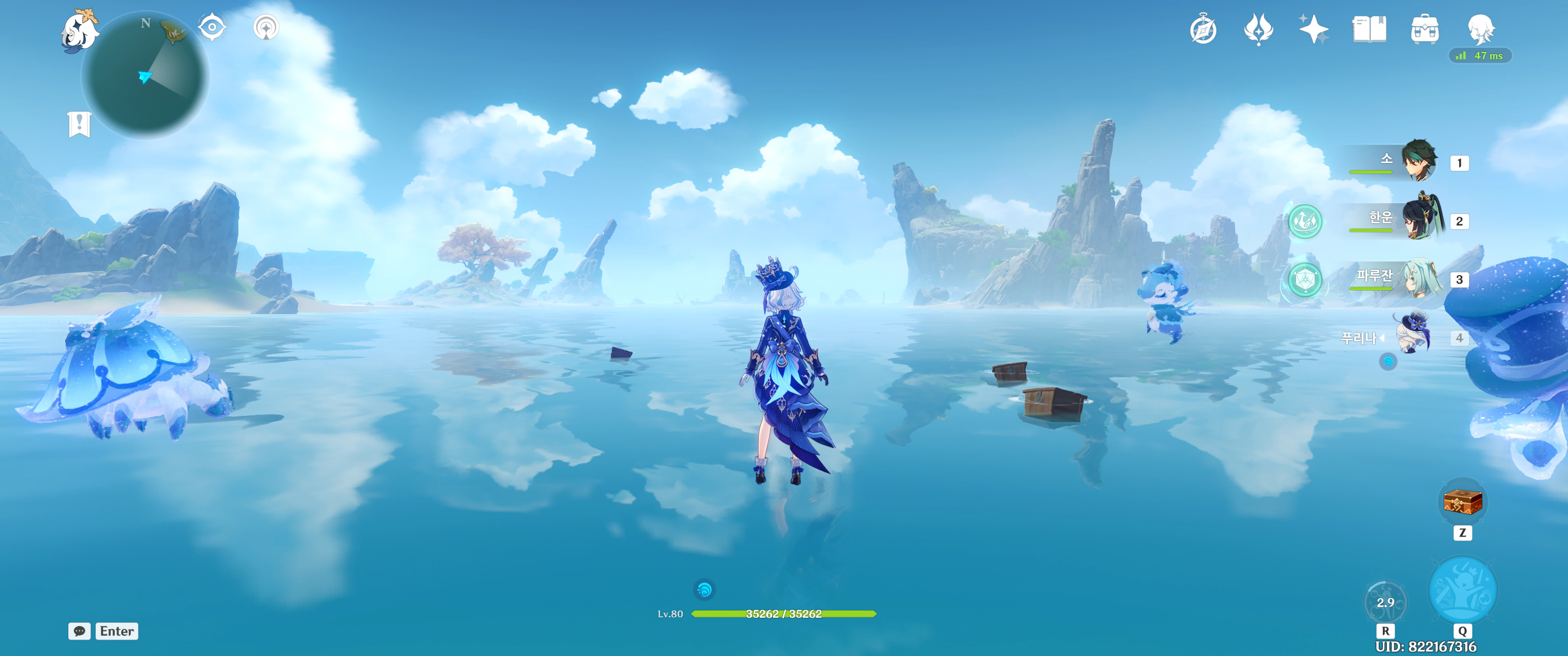Open the Battle Pass book icon
Screen dimensions: 1568x656
(1369, 29)
